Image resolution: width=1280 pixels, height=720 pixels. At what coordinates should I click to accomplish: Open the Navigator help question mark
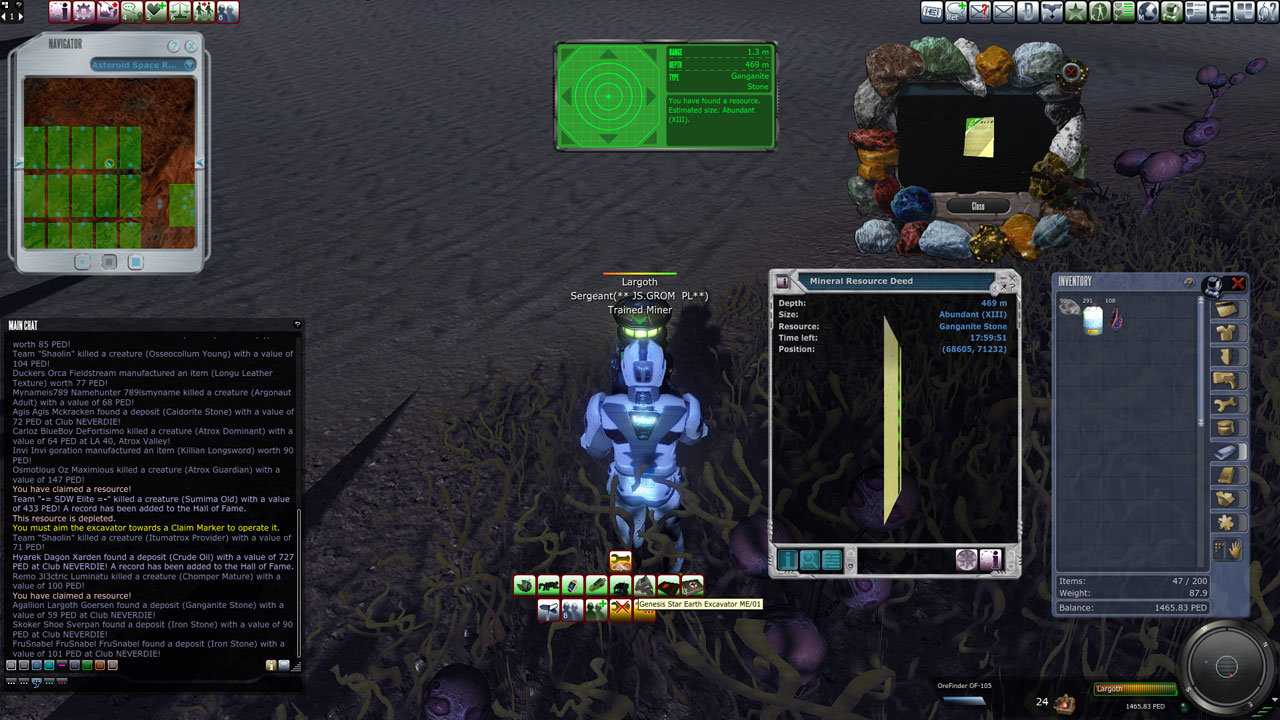[174, 46]
